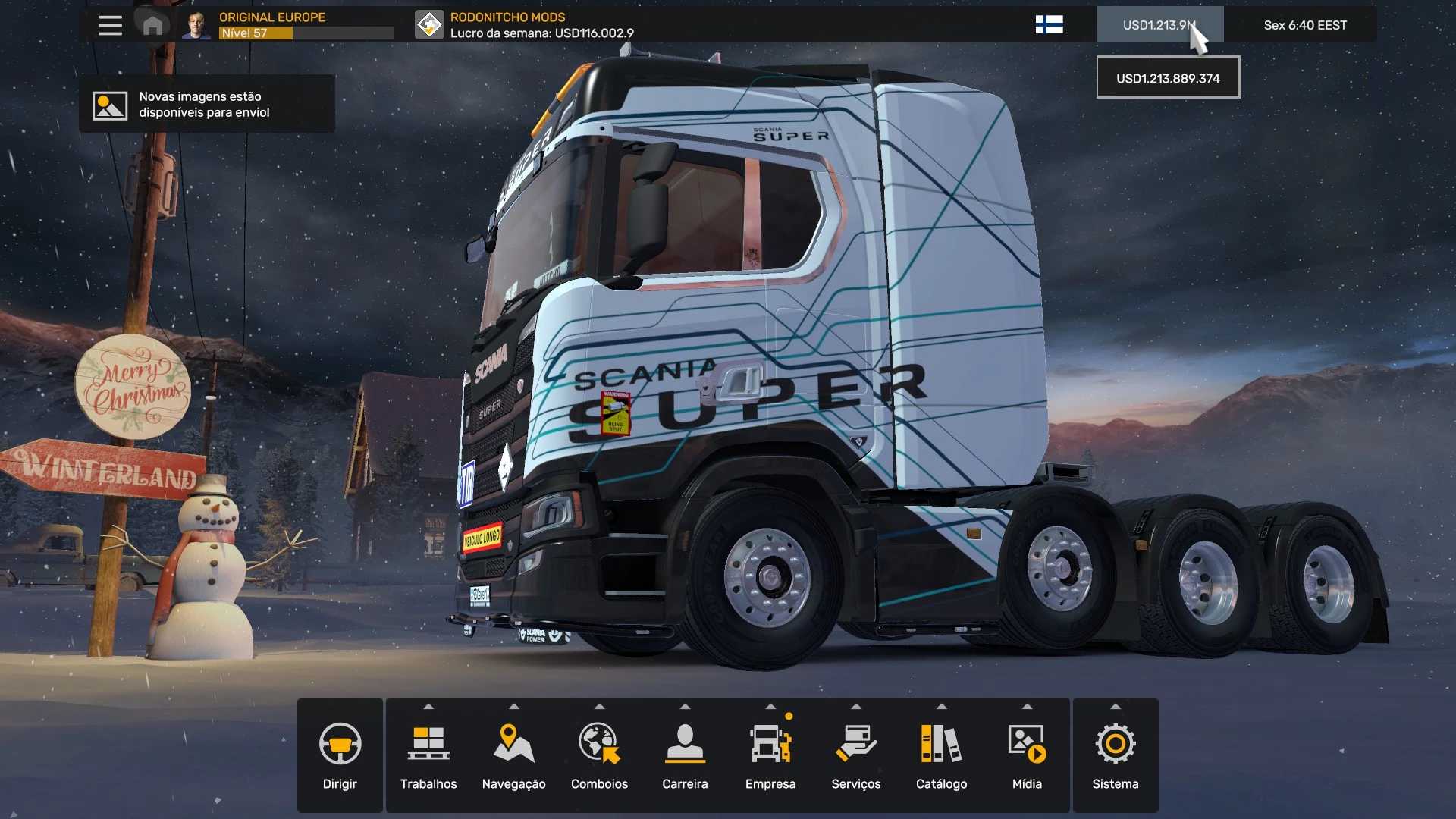
Task: Open the Comboios convoy menu
Action: 599,755
